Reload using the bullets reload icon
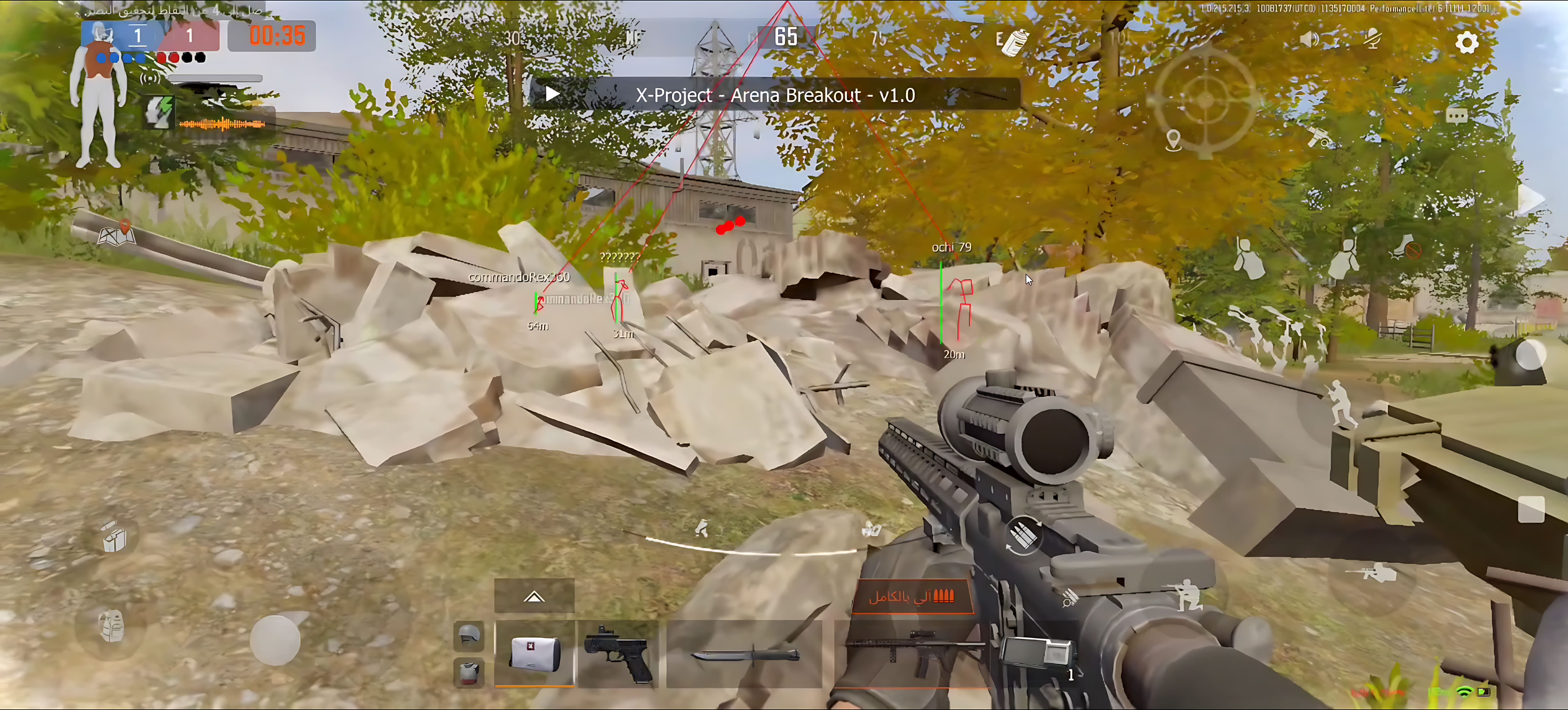Image resolution: width=1568 pixels, height=710 pixels. coord(1023,535)
